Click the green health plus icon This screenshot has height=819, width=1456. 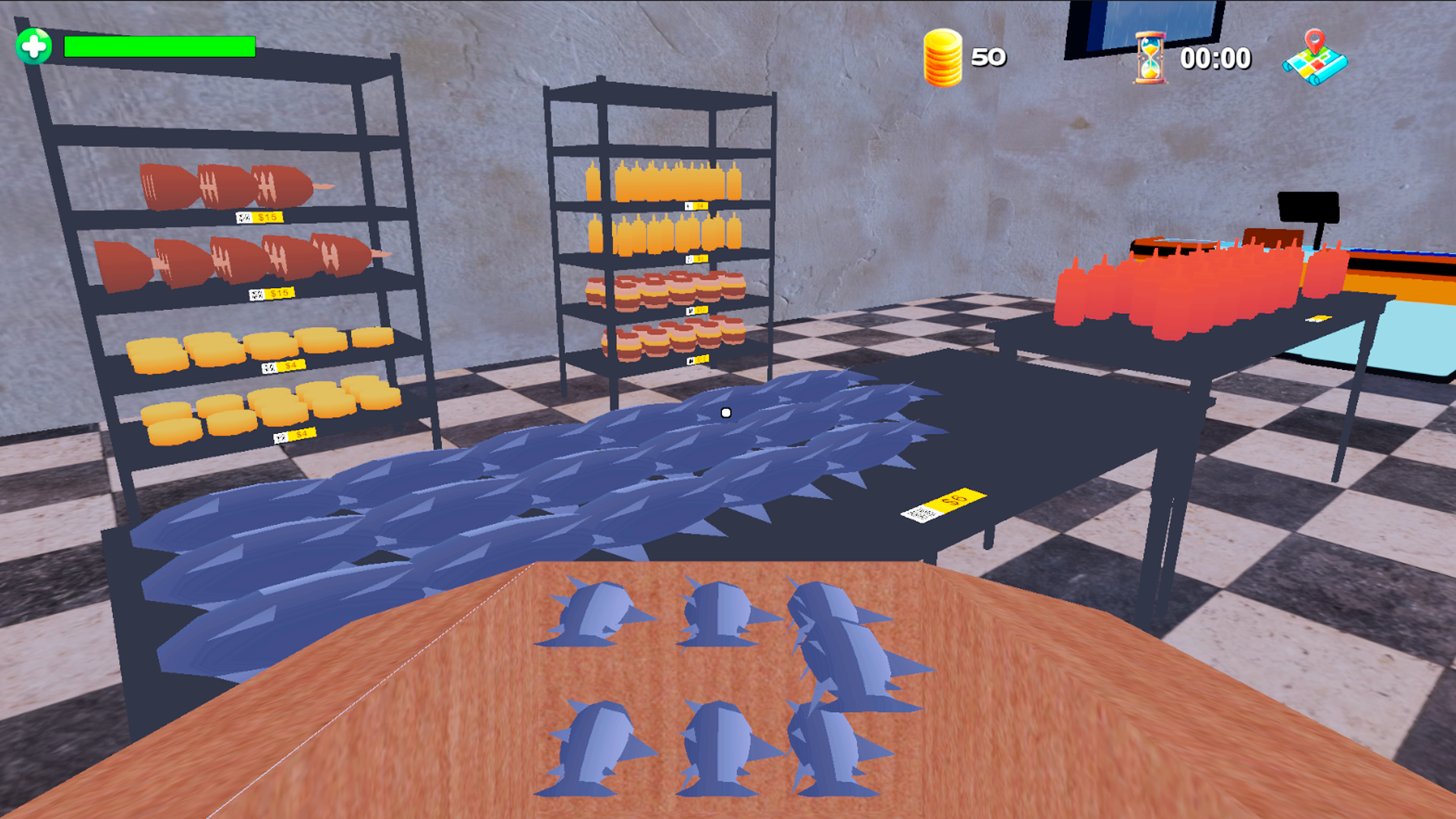33,47
